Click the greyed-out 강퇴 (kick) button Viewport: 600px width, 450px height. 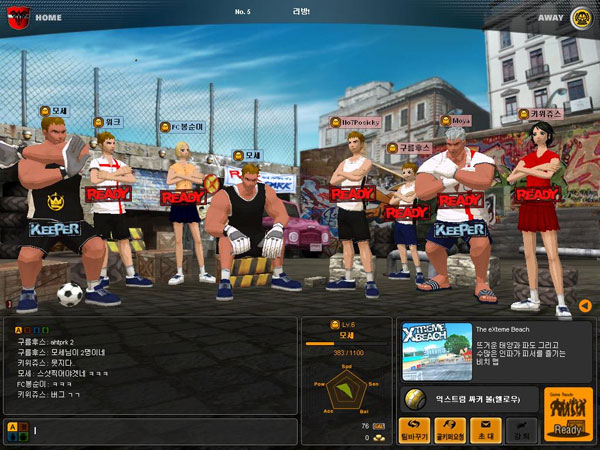516,429
